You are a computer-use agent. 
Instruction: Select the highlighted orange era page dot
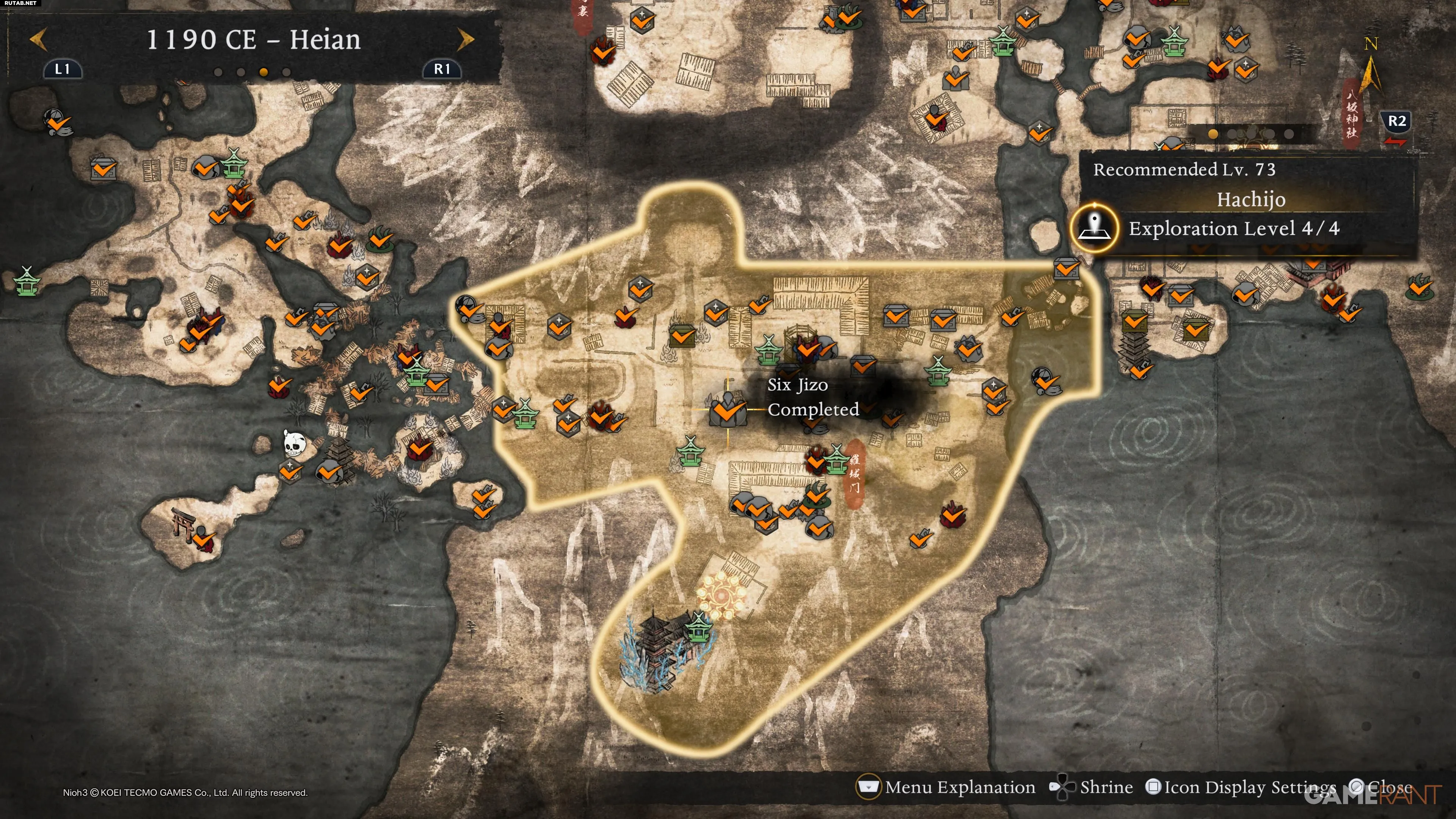point(264,72)
